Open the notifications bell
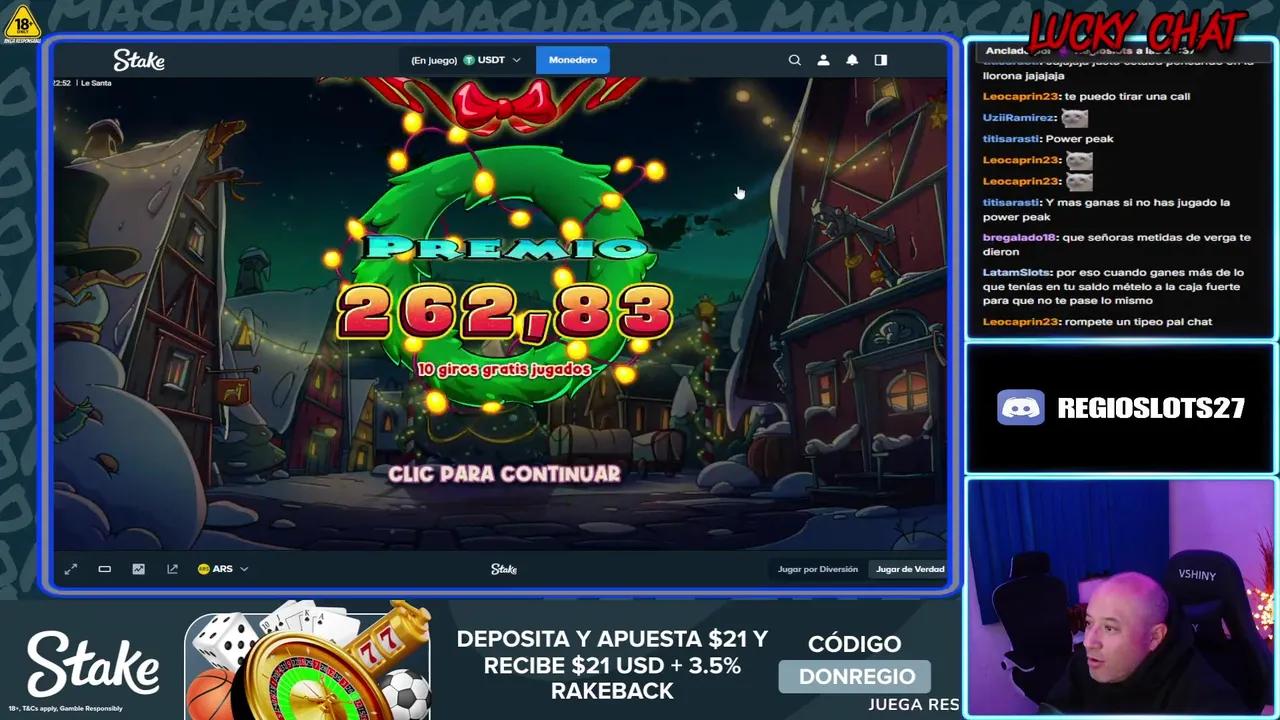The width and height of the screenshot is (1280, 720). point(851,60)
